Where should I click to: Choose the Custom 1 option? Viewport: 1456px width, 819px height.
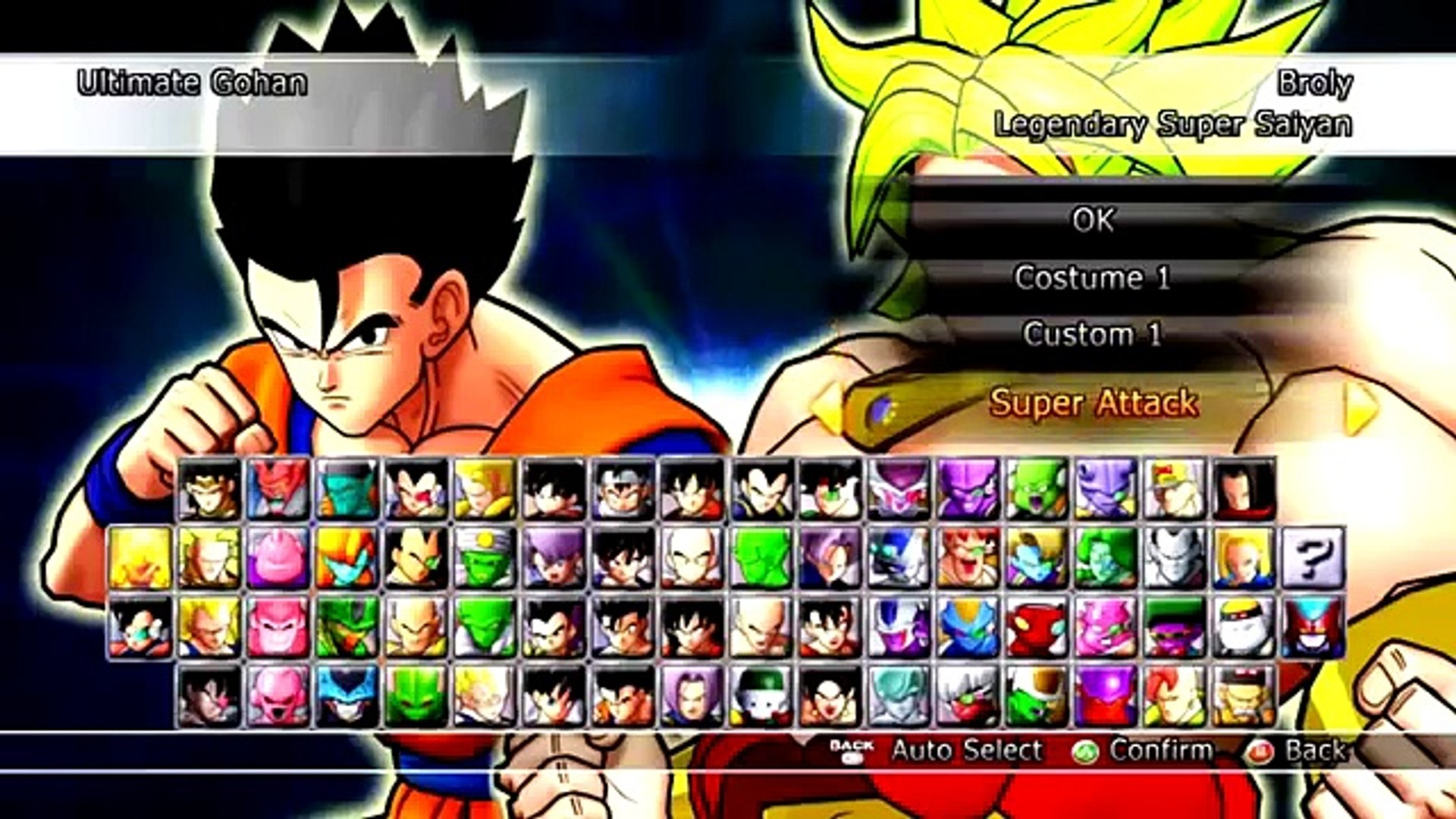[x=1092, y=334]
